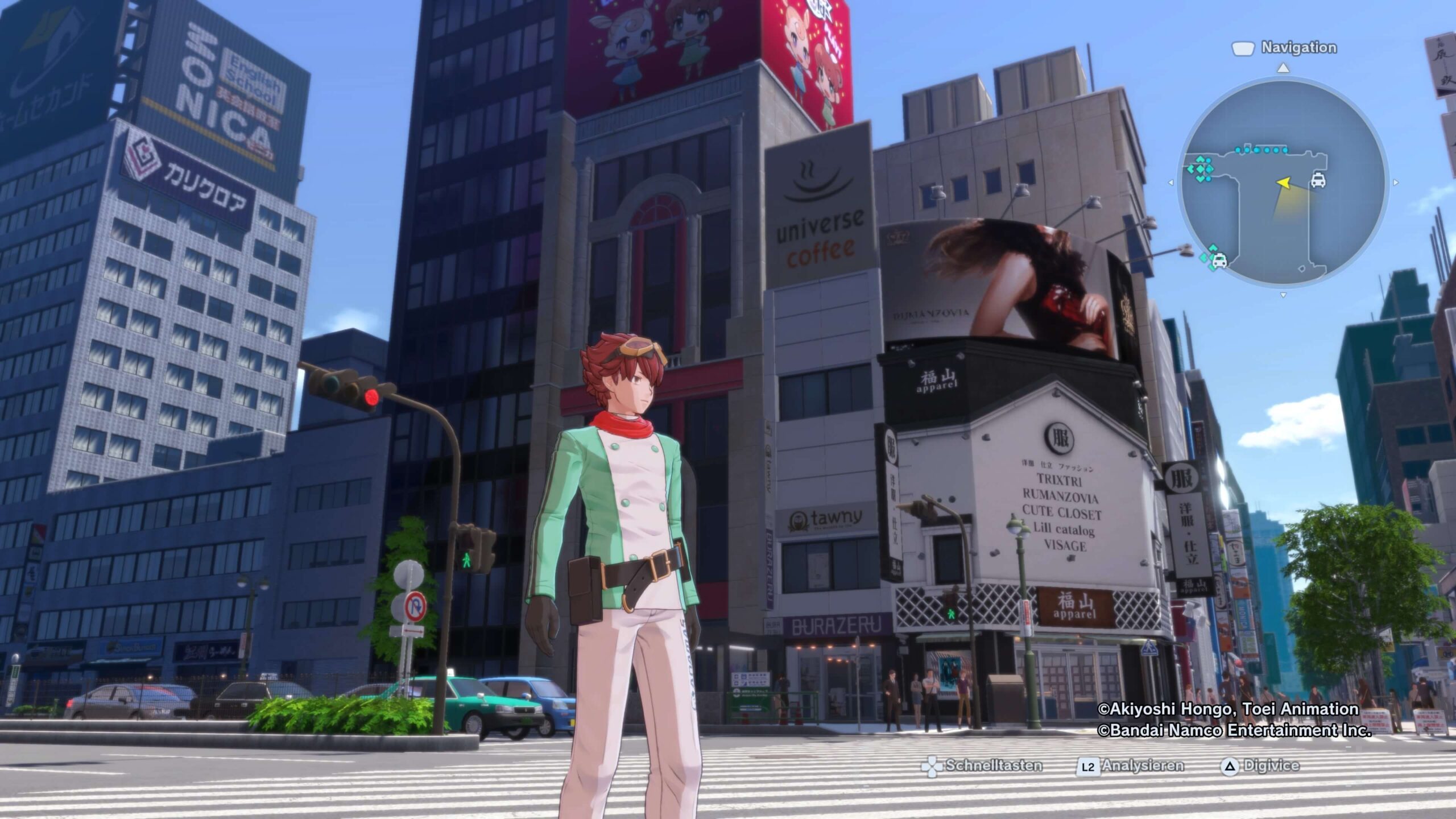Select the taxi icon beside the yellow arrow
Viewport: 1456px width, 819px height.
pyautogui.click(x=1318, y=180)
